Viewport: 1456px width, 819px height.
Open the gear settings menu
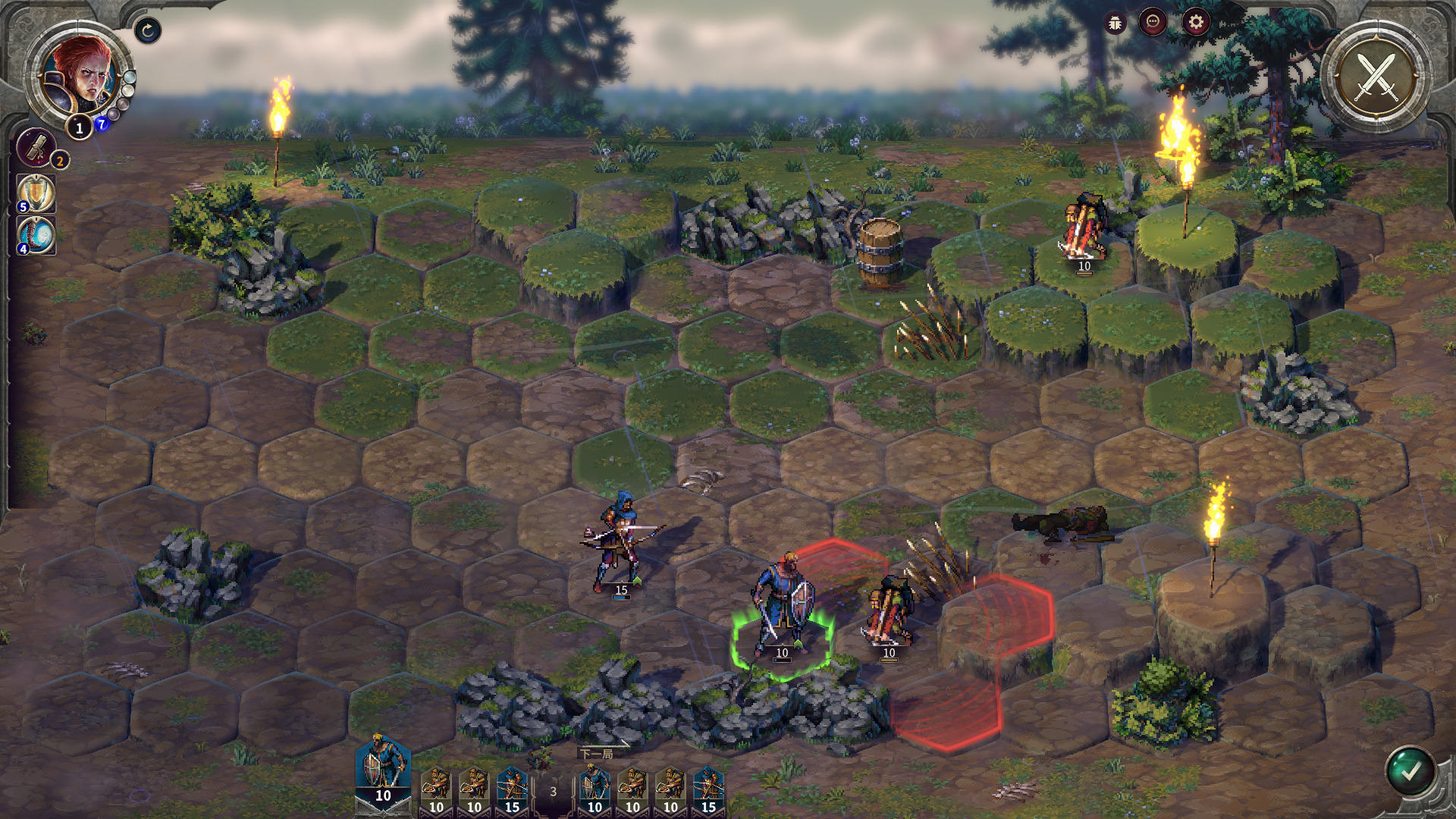click(x=1196, y=23)
